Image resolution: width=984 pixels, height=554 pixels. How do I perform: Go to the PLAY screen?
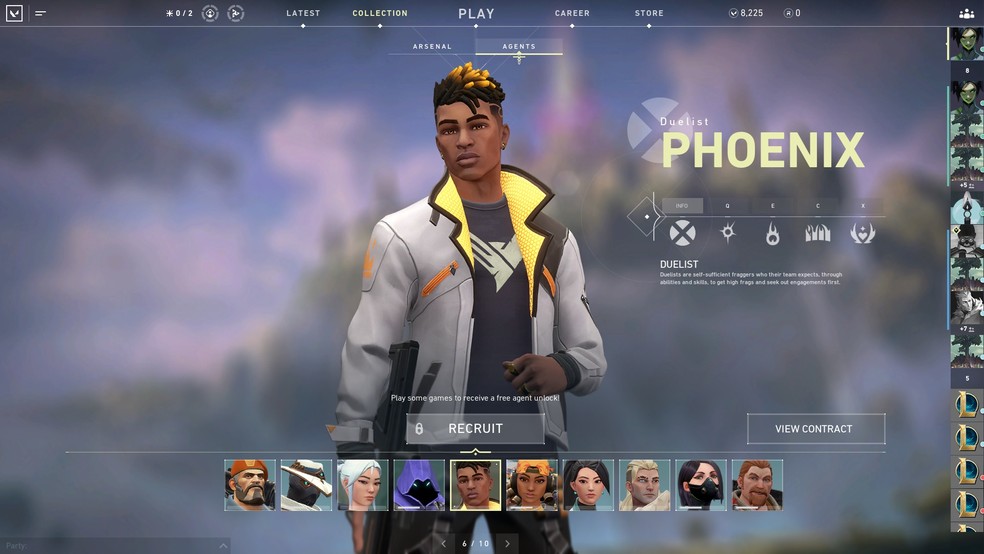(x=476, y=14)
